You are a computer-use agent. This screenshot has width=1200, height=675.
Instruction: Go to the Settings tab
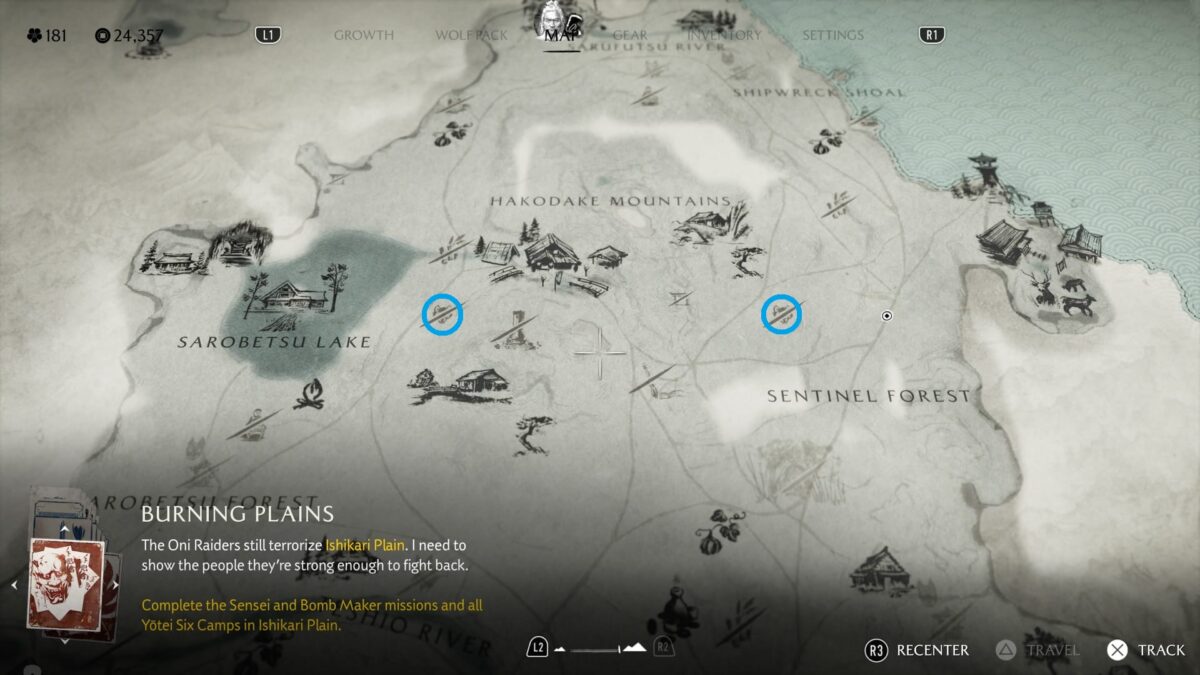(x=832, y=35)
